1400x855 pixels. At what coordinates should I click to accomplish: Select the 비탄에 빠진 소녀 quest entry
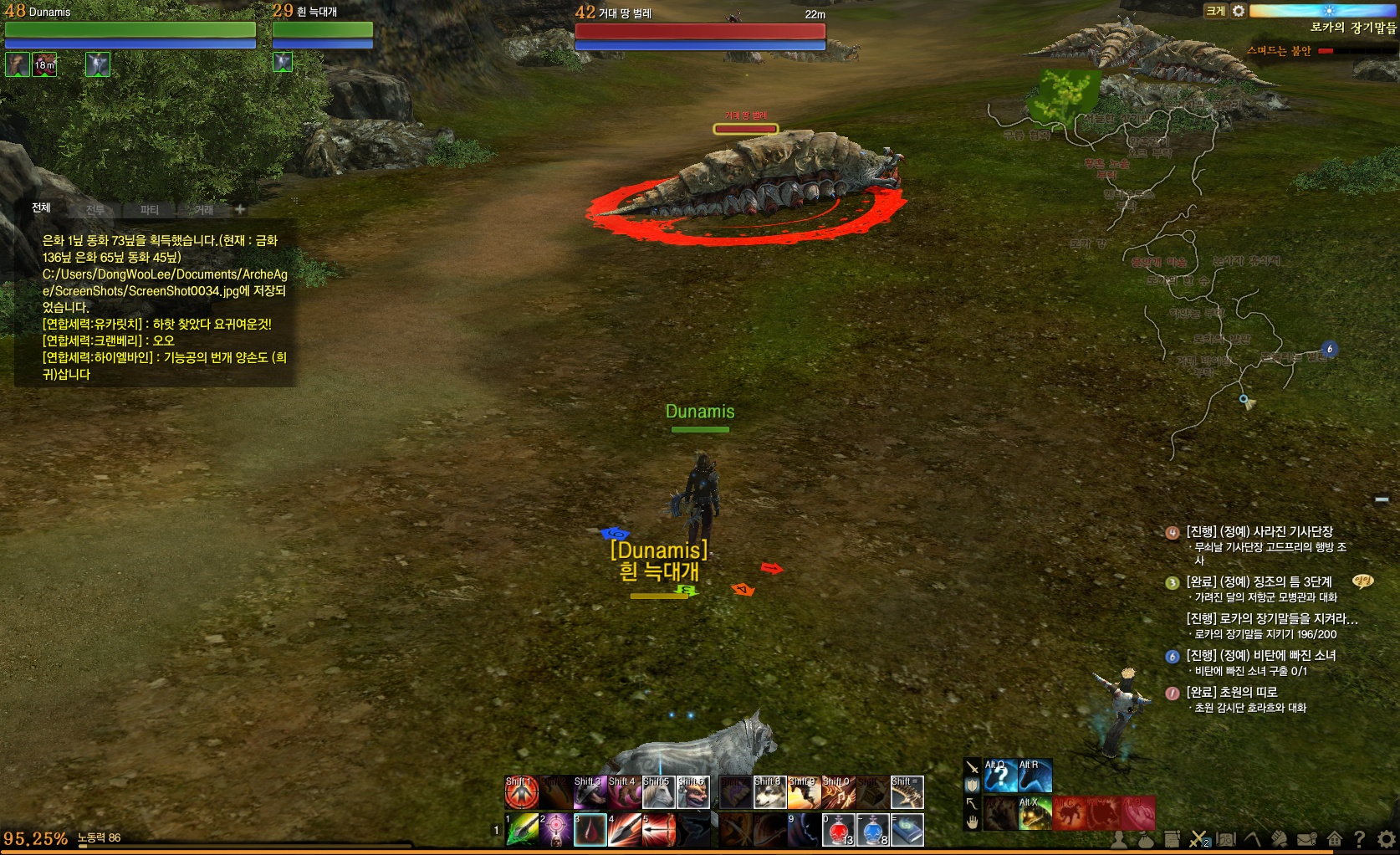pos(1261,656)
